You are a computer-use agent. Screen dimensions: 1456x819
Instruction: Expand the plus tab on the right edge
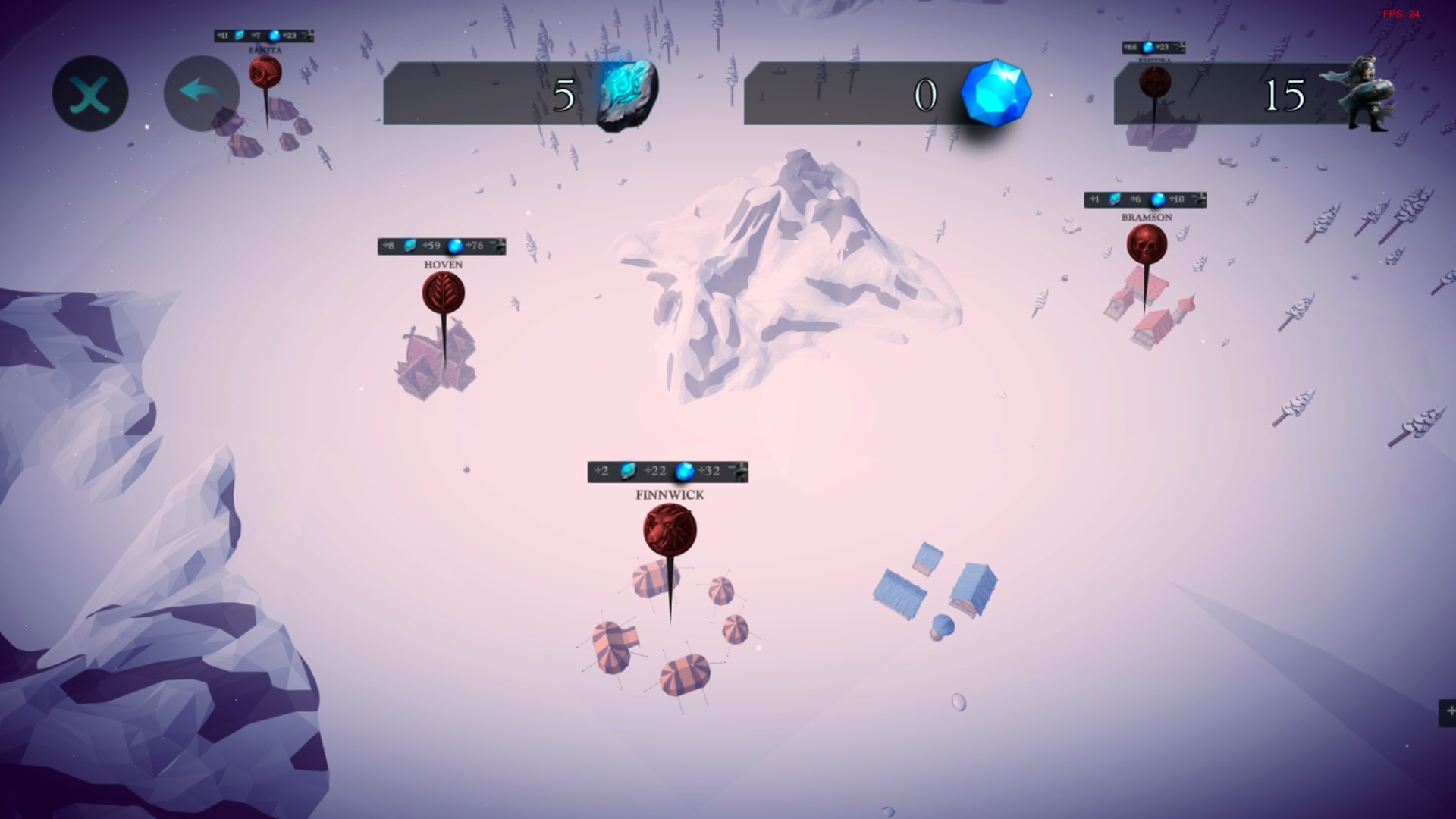point(1448,711)
